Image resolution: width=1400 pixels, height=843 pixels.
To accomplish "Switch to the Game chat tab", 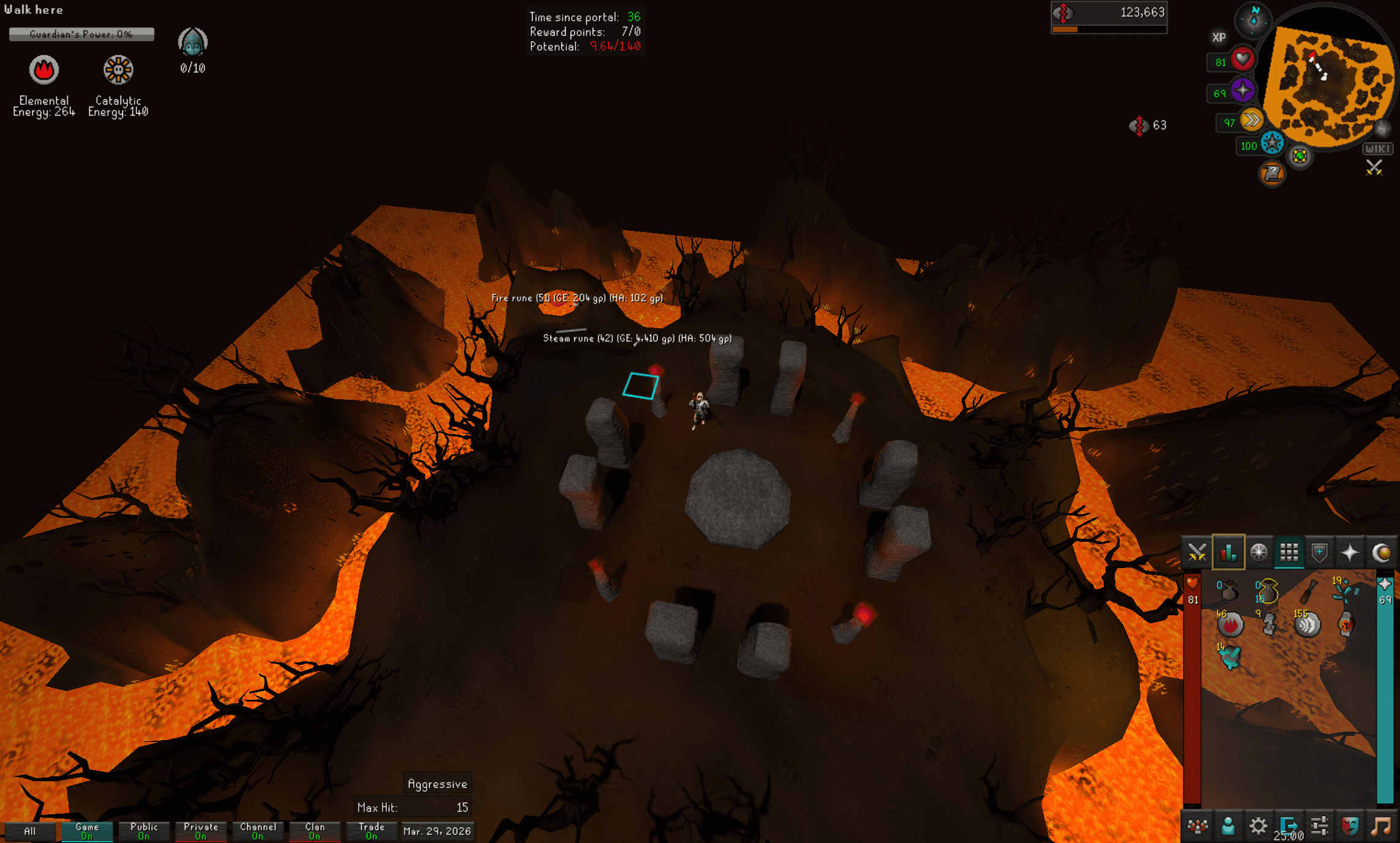I will click(x=88, y=831).
